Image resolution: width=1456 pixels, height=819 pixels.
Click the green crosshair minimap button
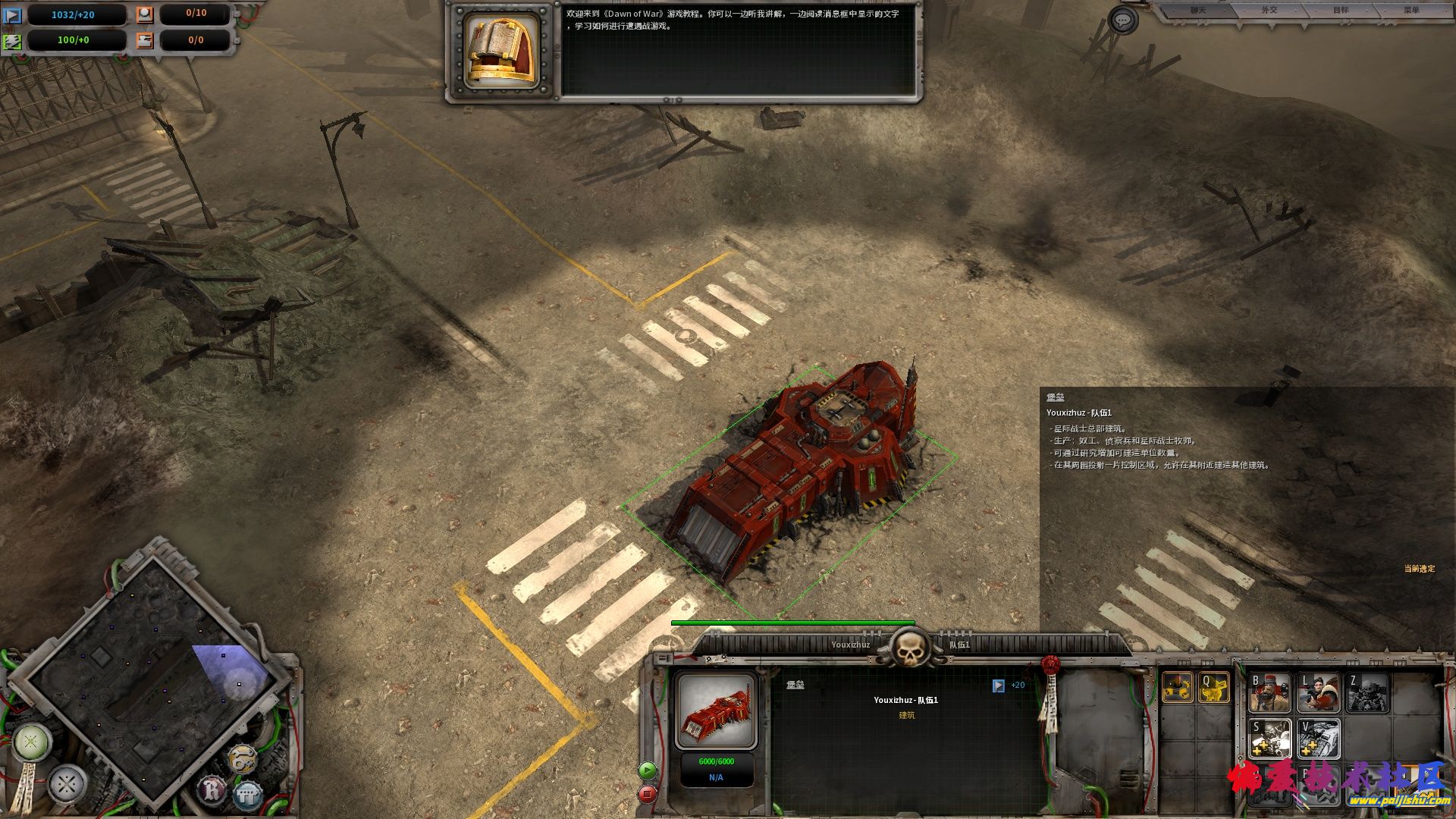(31, 742)
